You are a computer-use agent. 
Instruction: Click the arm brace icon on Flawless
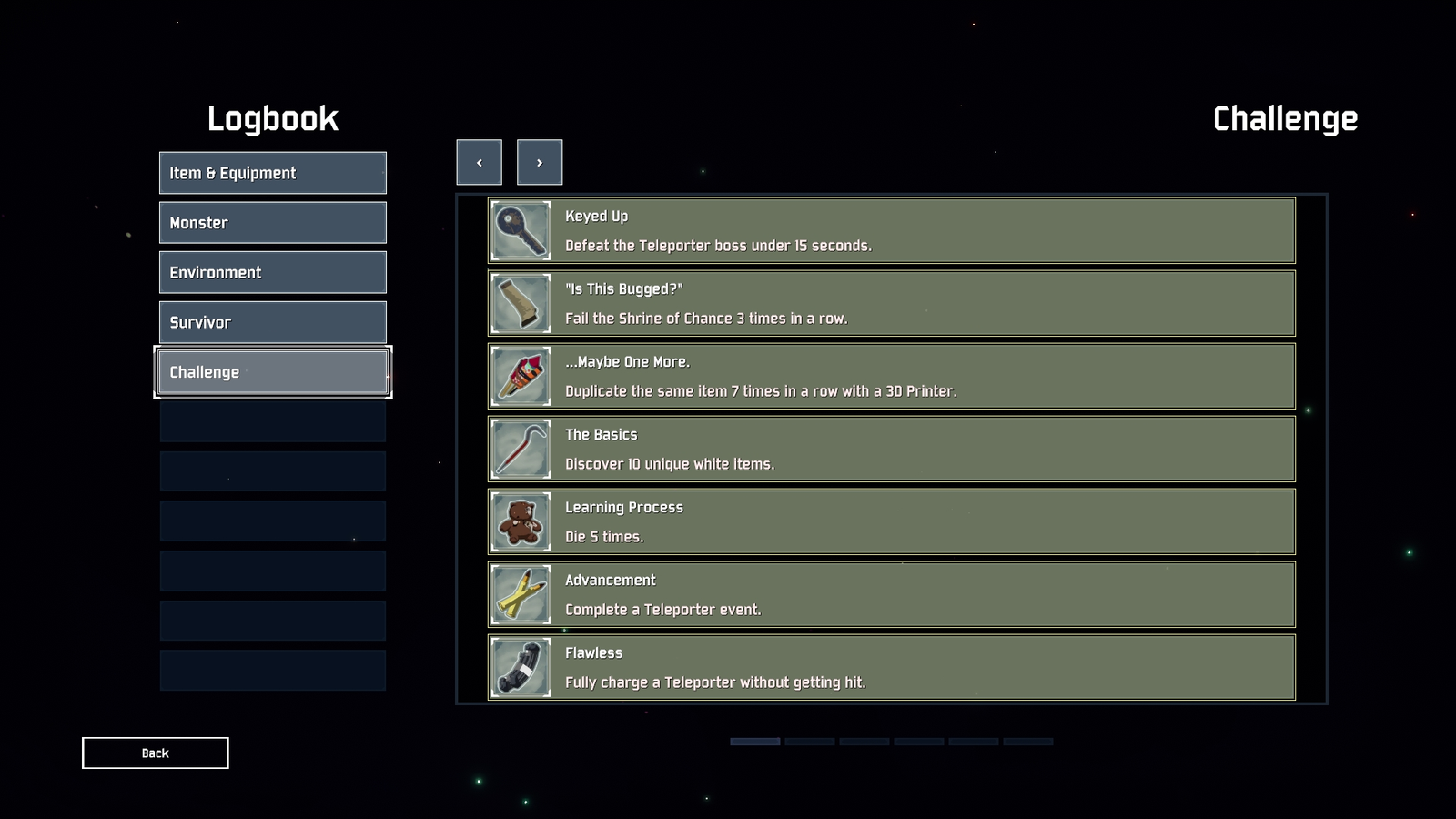(520, 667)
